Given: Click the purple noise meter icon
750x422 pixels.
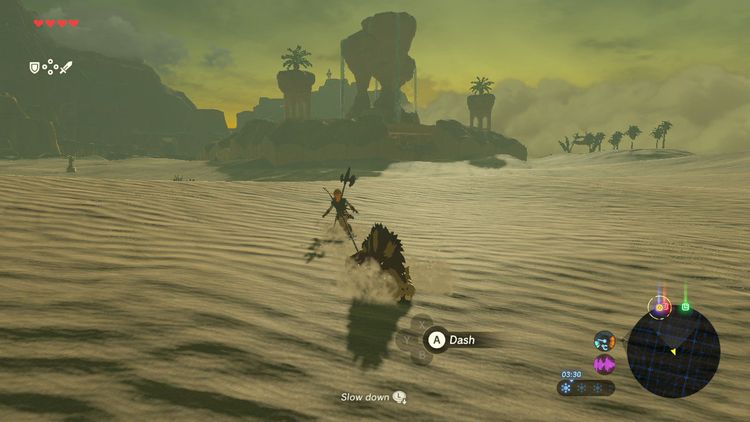Looking at the screenshot, I should pyautogui.click(x=604, y=364).
